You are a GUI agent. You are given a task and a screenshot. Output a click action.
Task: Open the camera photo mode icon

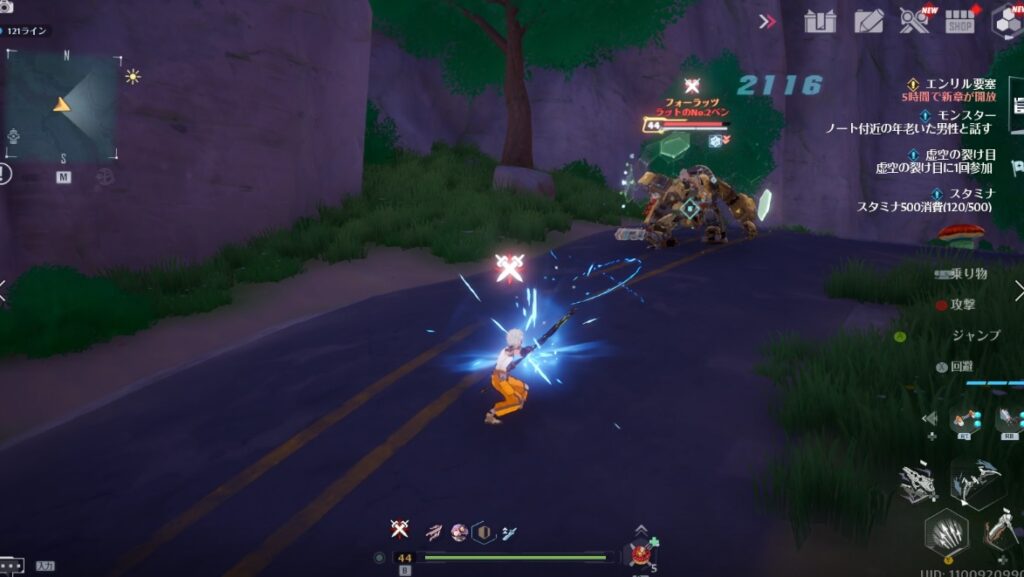coord(7,7)
